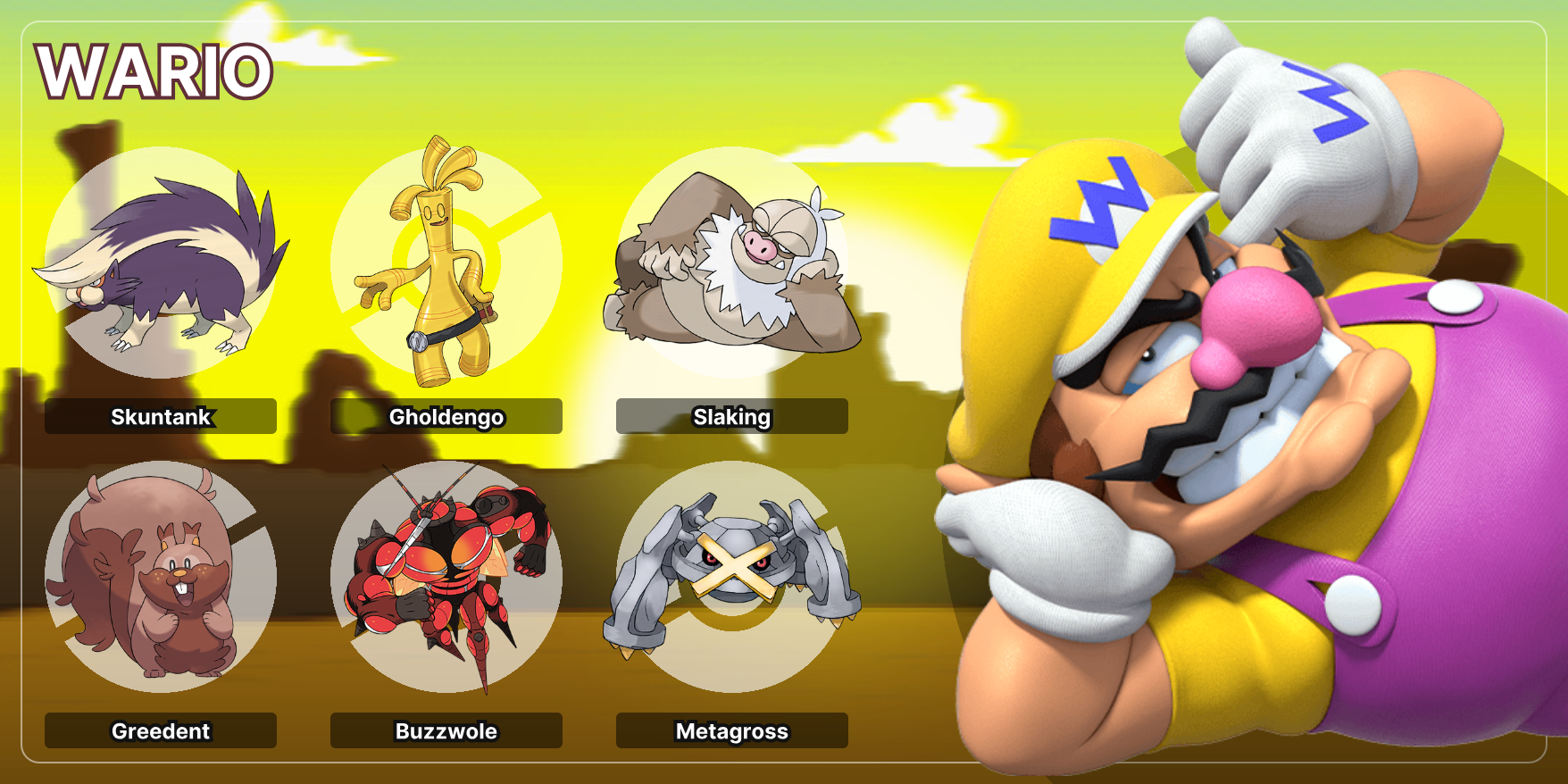Select the Metagross name label
Viewport: 1568px width, 784px height.
(731, 730)
